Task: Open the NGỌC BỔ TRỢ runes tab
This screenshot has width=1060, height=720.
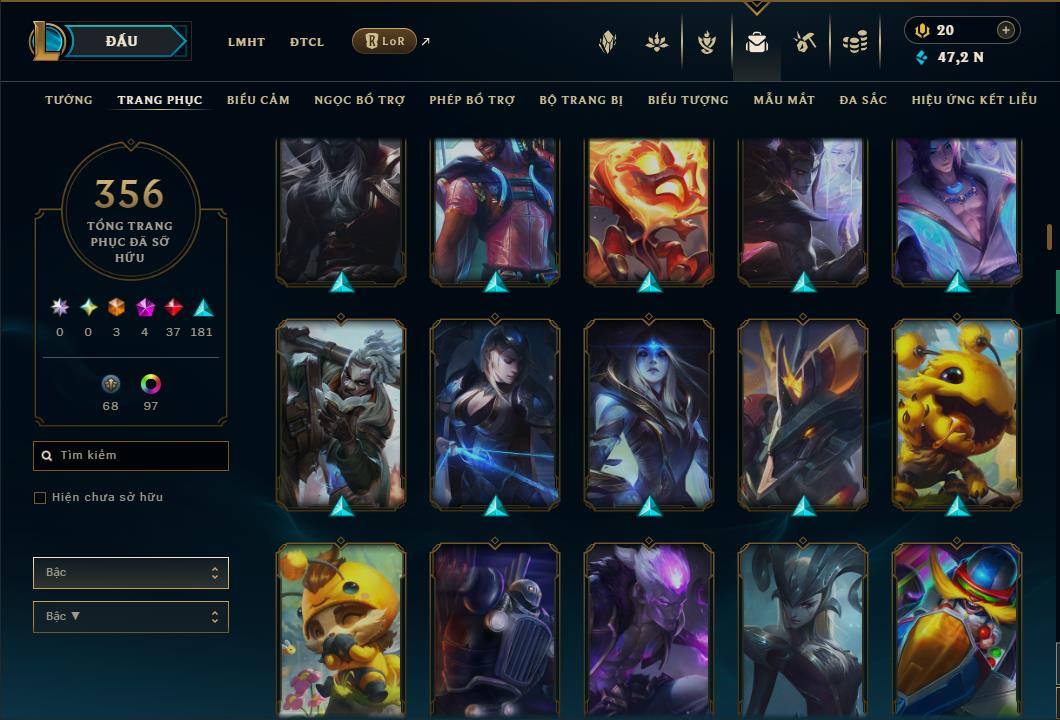Action: click(359, 100)
